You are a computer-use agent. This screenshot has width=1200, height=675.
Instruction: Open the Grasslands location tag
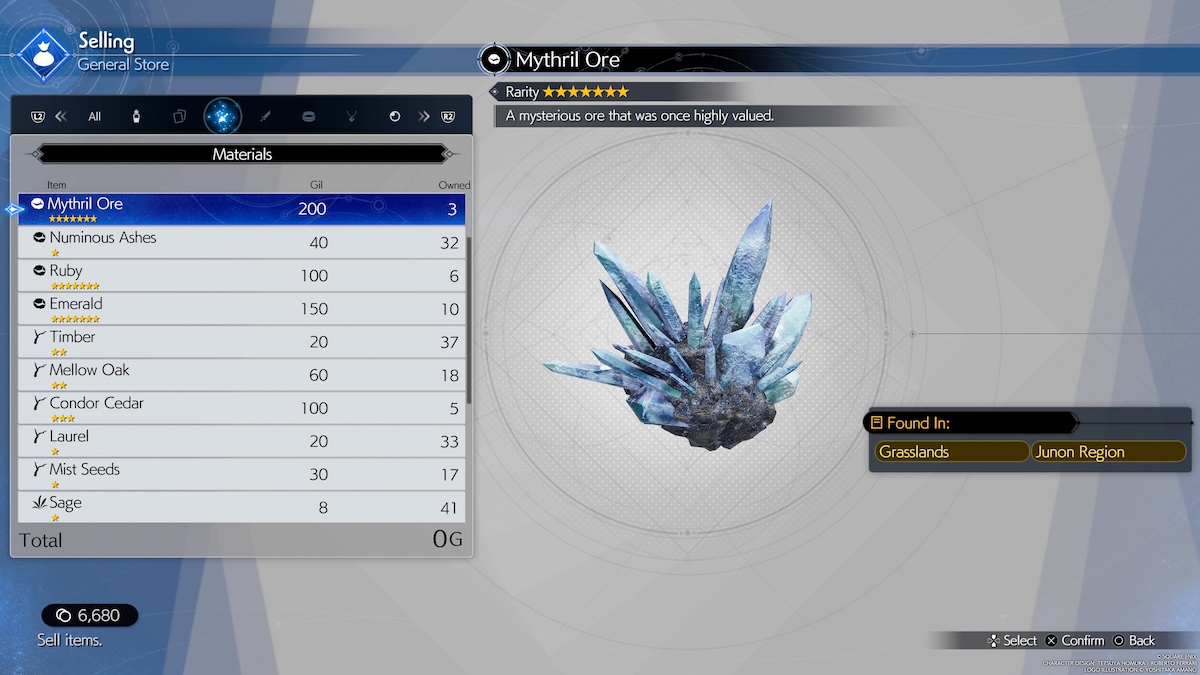(950, 452)
